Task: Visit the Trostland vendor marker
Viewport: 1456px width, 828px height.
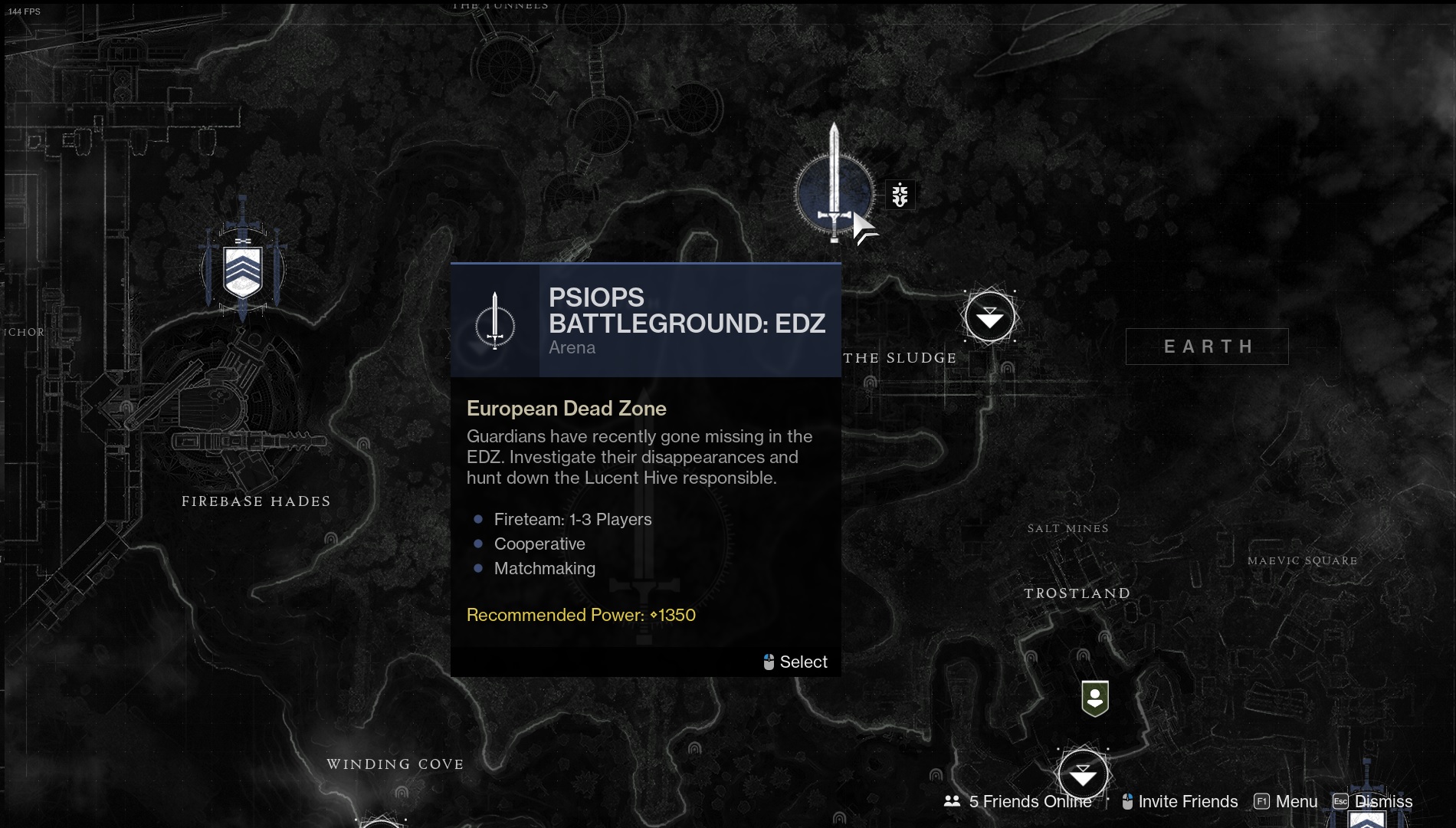Action: [1094, 698]
